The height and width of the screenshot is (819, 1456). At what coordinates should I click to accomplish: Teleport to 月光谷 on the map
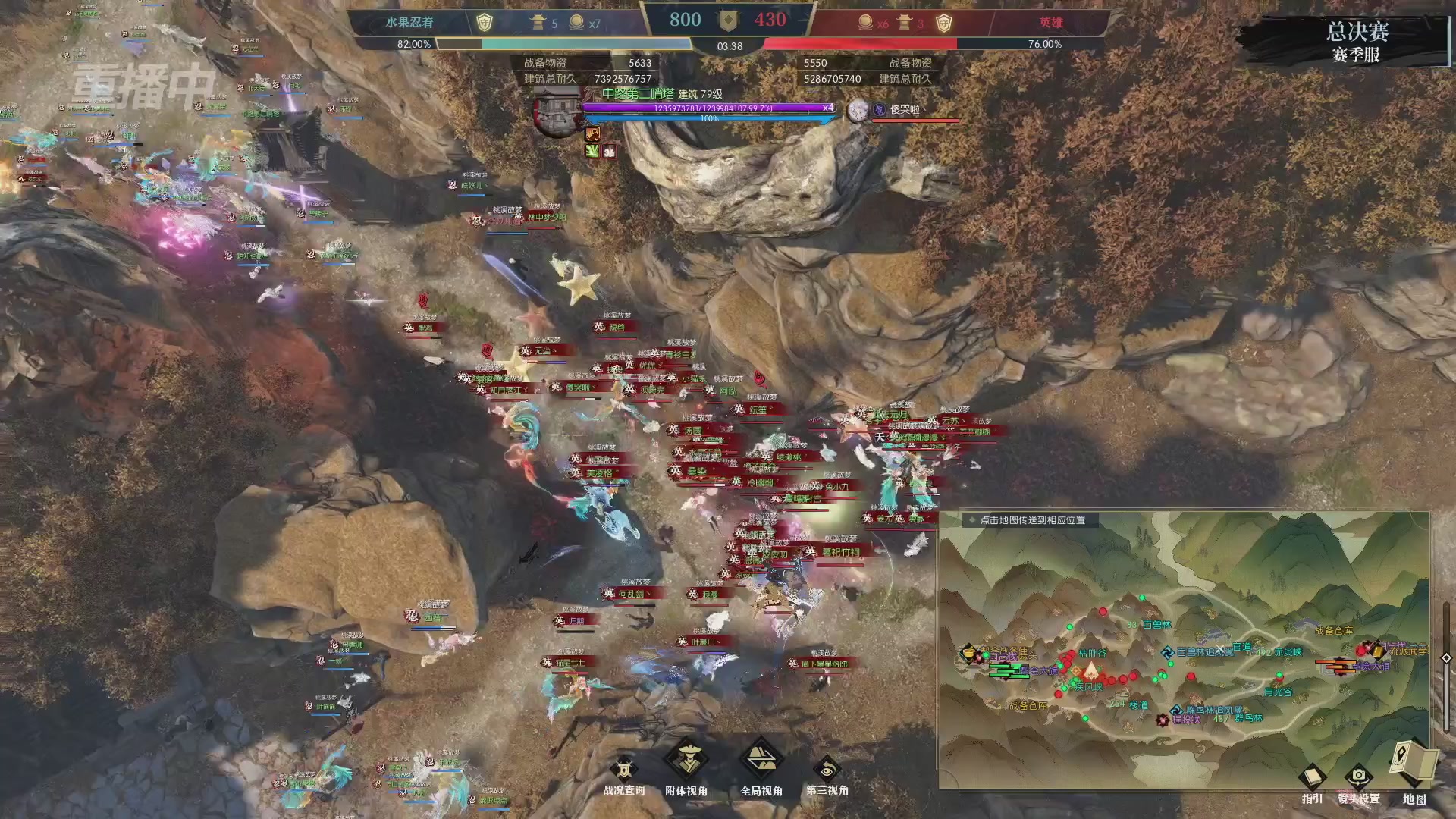(x=1279, y=692)
